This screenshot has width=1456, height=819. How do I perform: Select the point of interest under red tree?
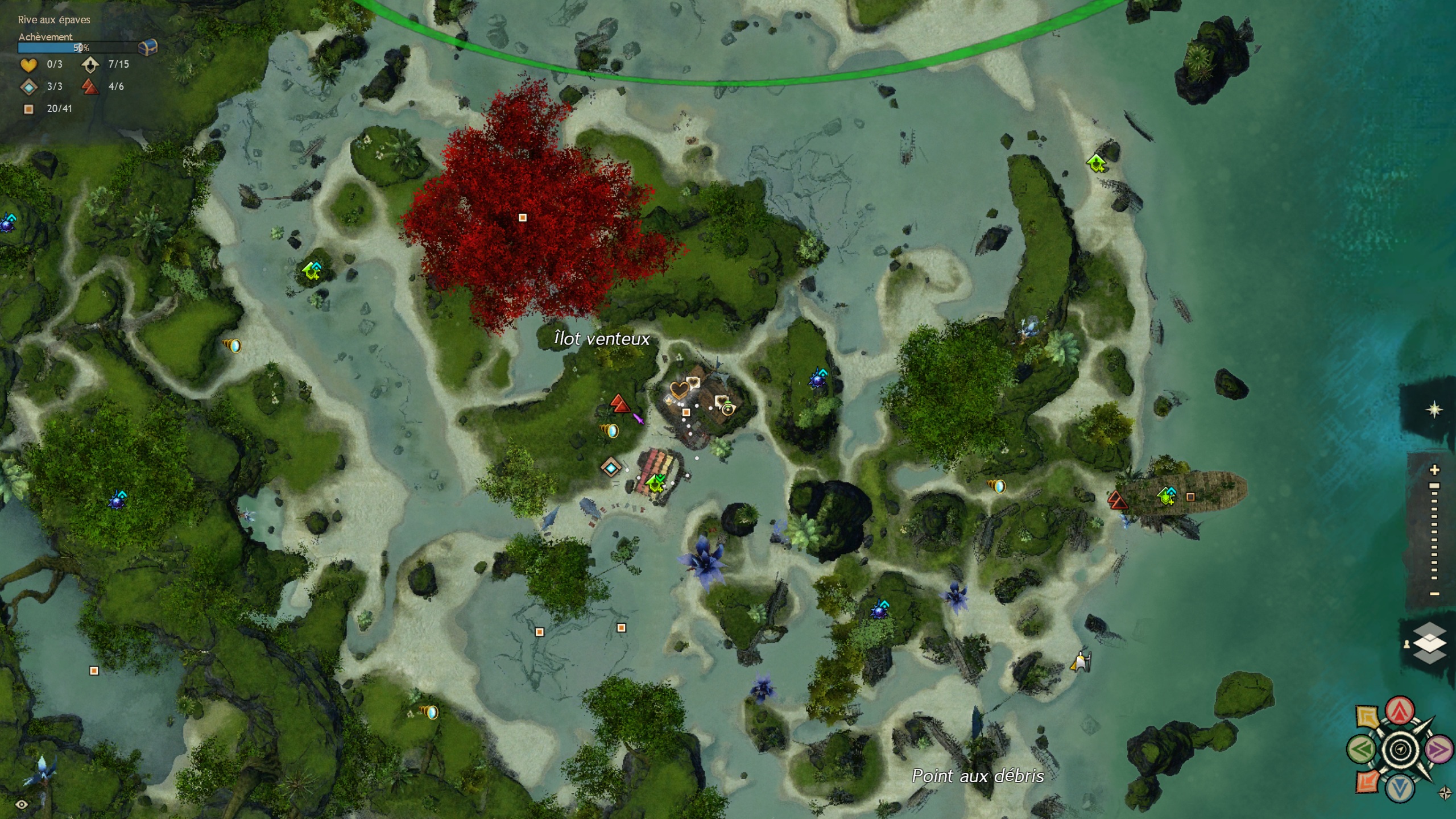point(523,217)
